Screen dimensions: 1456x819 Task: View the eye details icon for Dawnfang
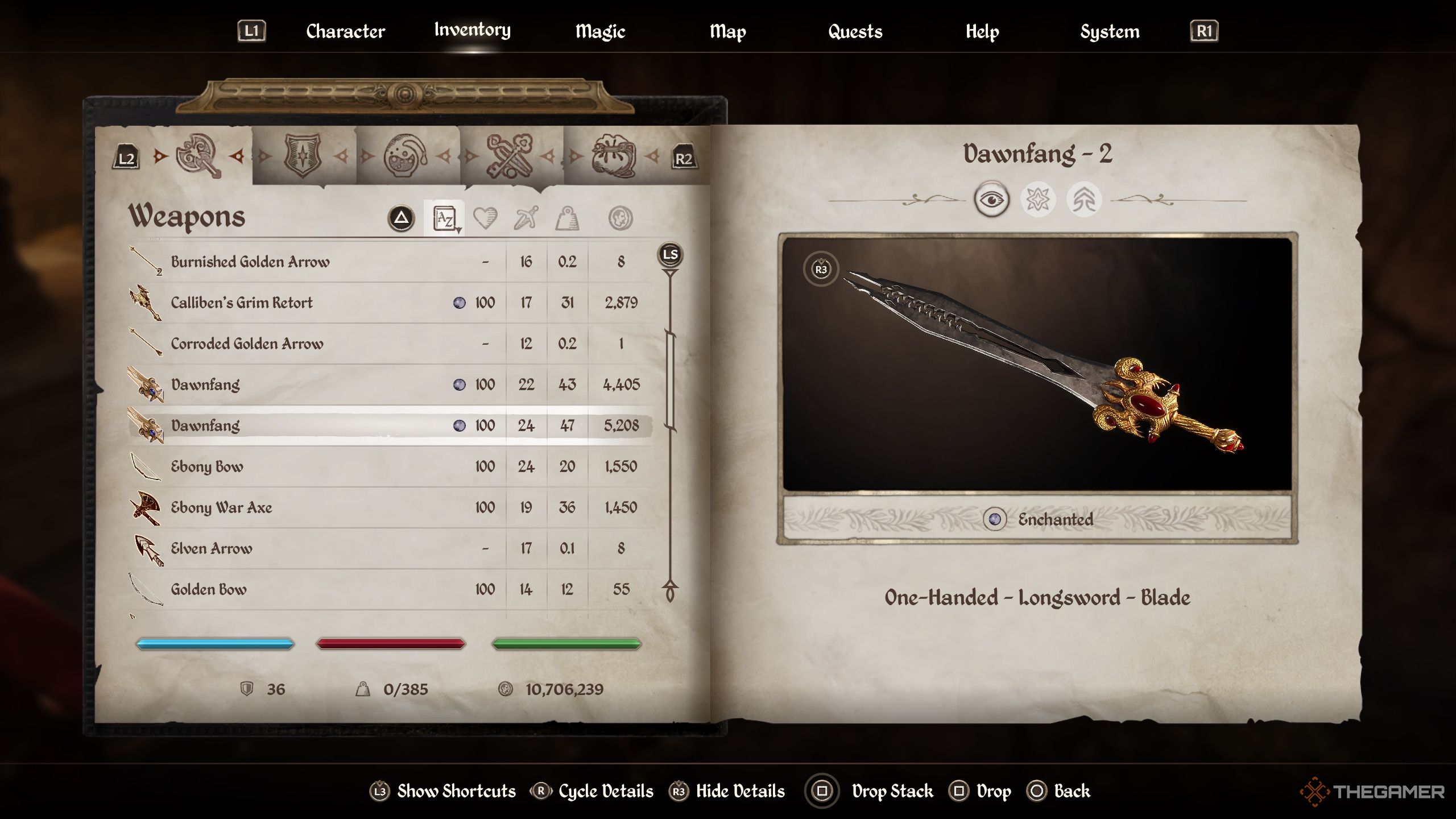pos(991,200)
